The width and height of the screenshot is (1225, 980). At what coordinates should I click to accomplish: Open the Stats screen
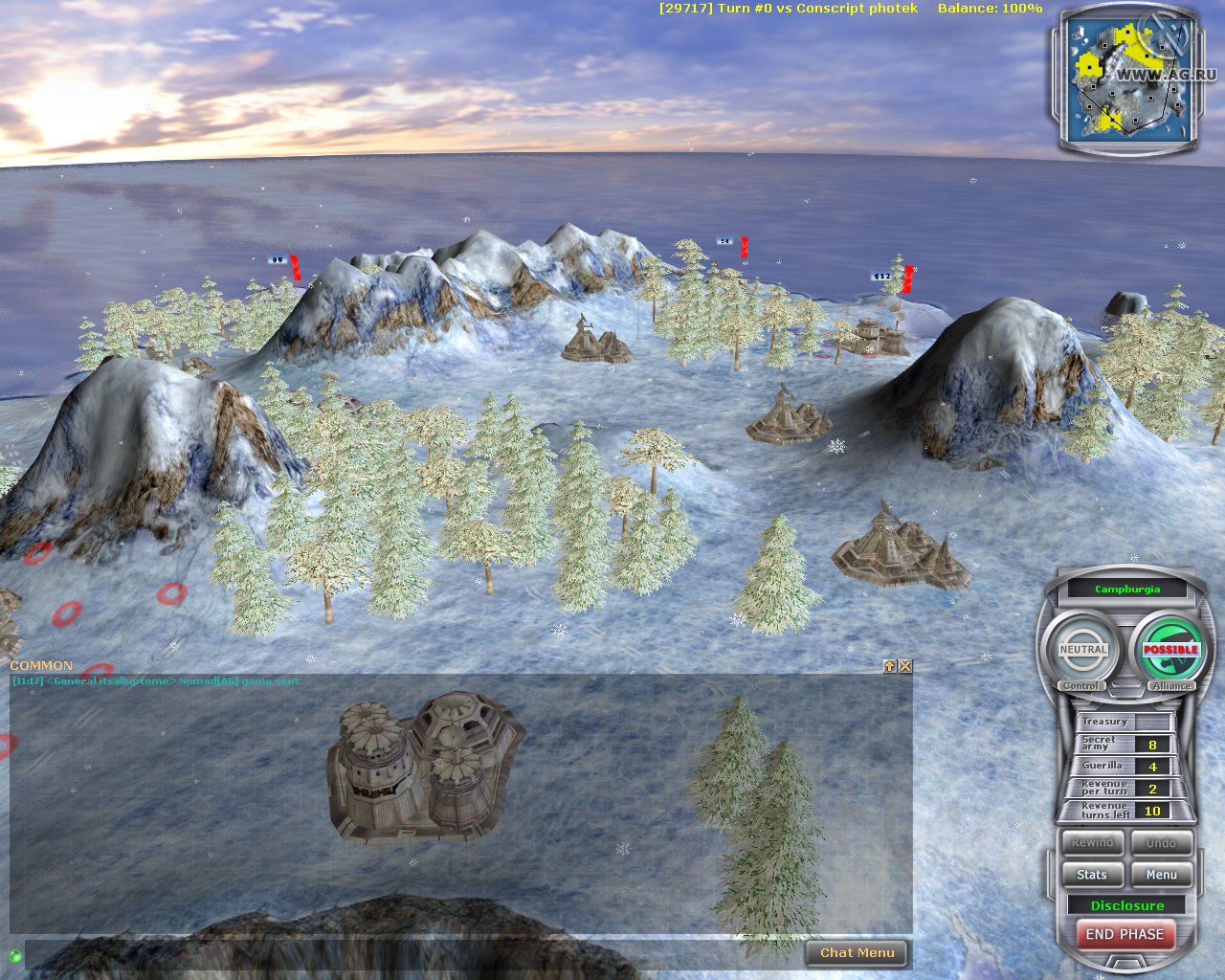(1091, 874)
